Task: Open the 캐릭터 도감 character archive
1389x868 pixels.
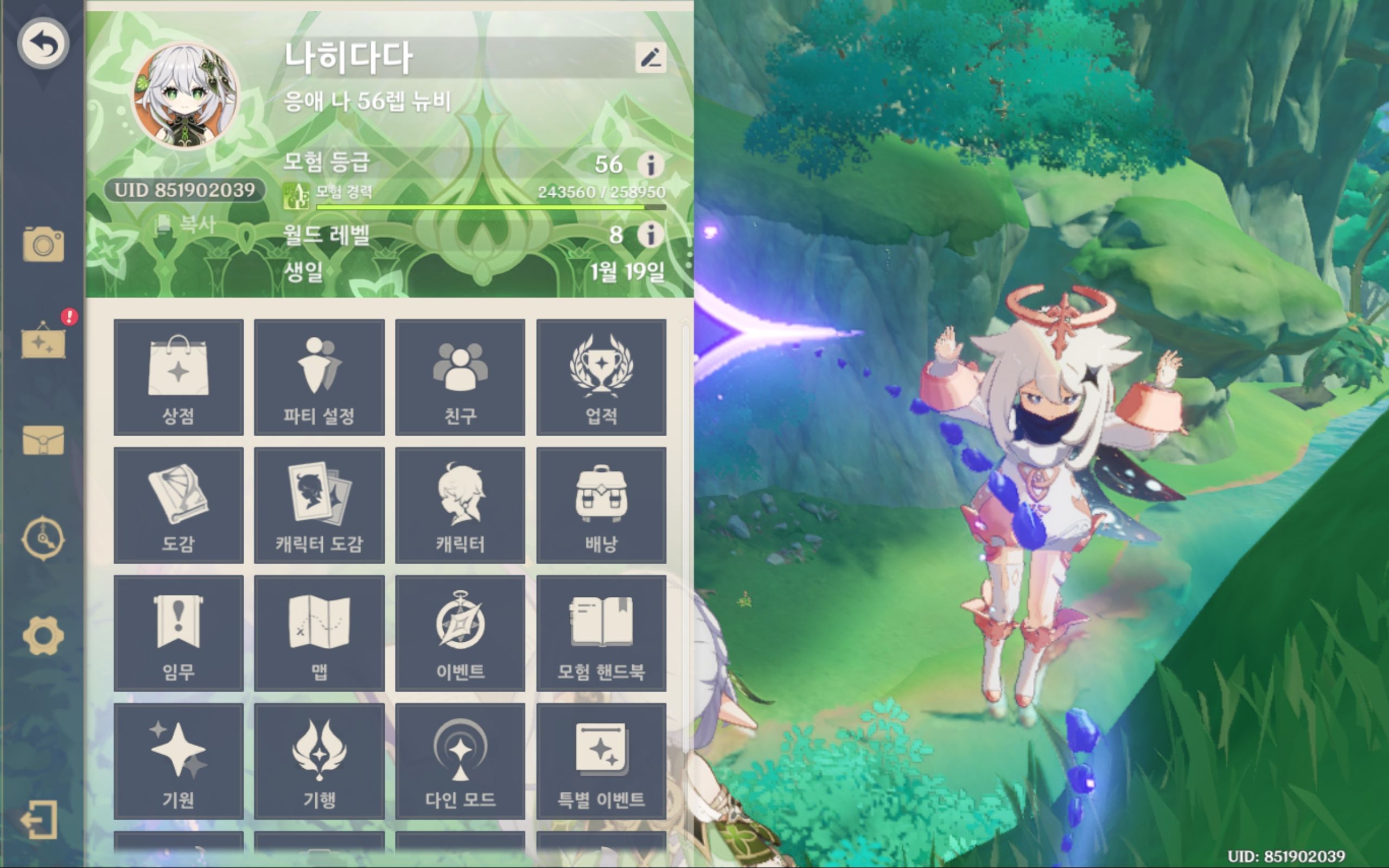Action: 319,504
